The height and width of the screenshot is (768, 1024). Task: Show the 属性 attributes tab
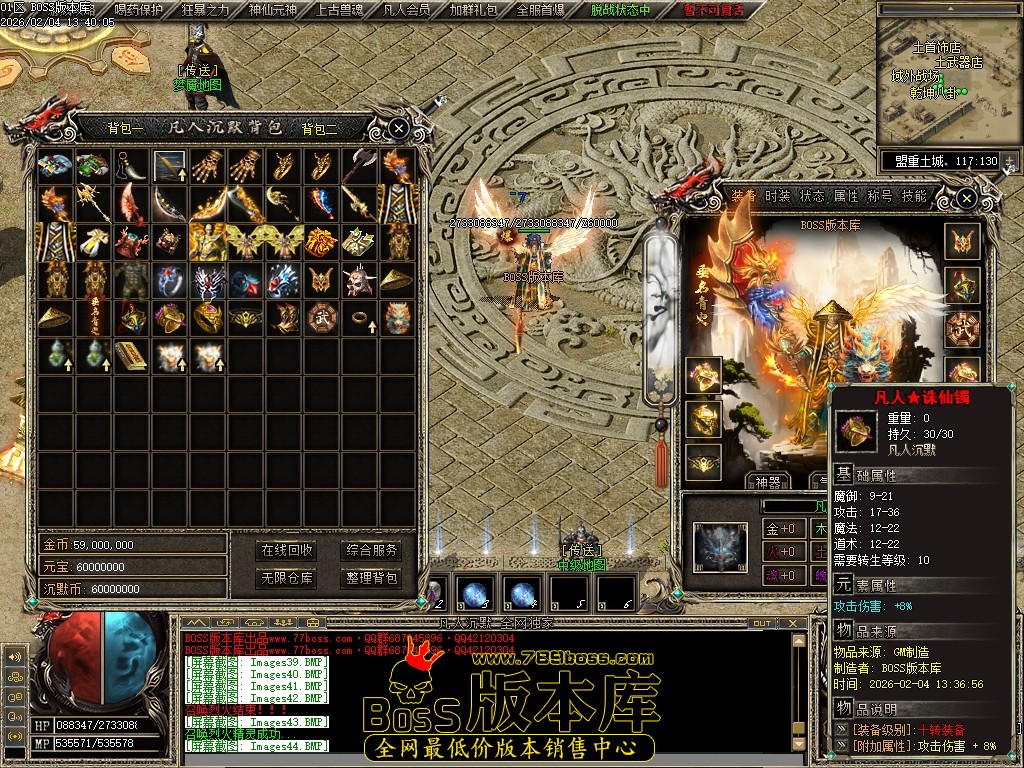click(846, 197)
